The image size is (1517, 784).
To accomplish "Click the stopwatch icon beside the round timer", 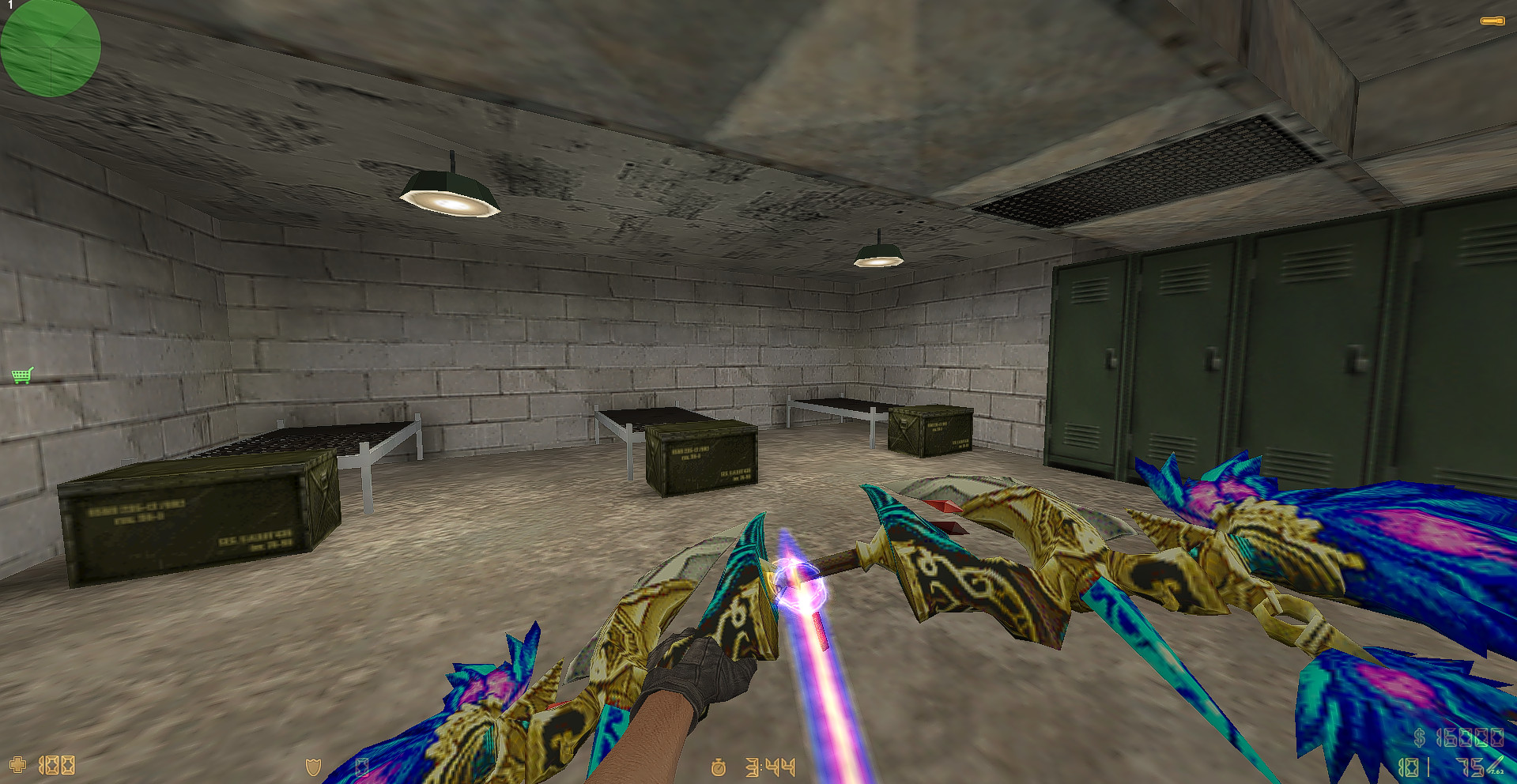I will click(718, 766).
